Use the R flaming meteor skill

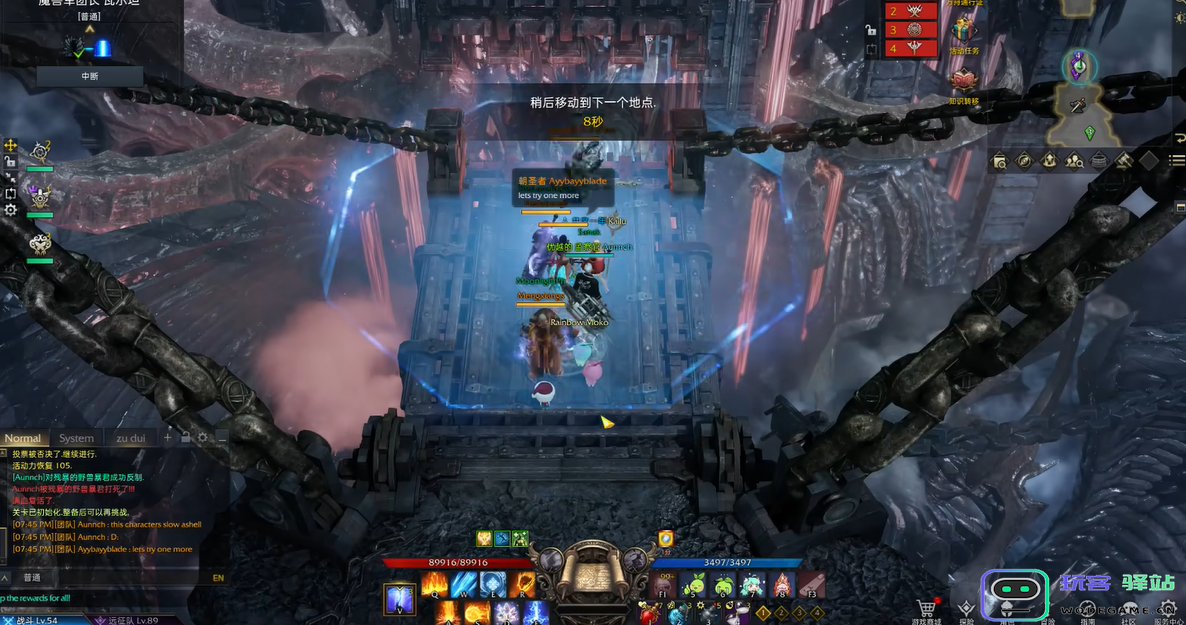pos(522,585)
